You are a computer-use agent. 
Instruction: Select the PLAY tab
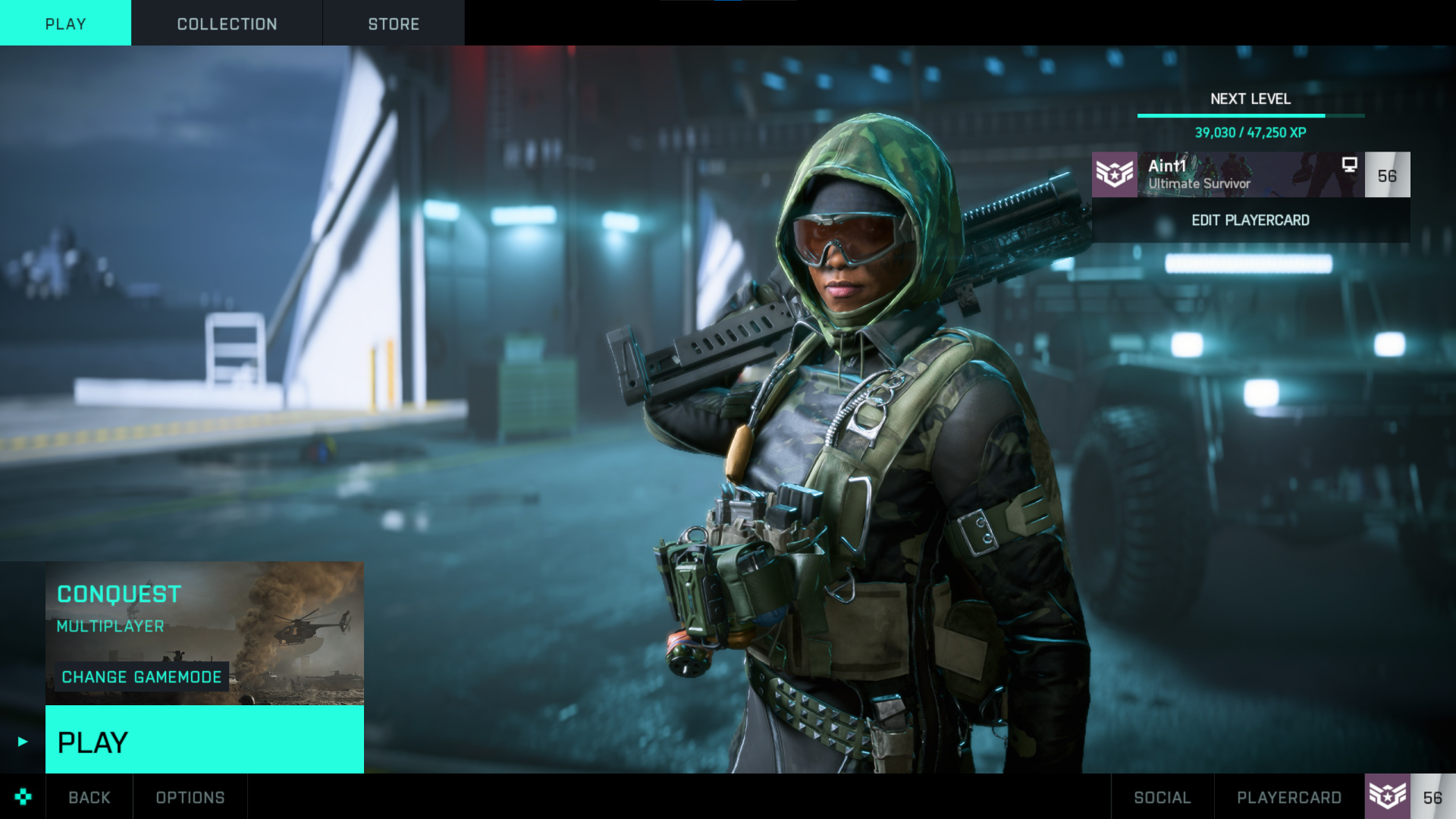(65, 24)
